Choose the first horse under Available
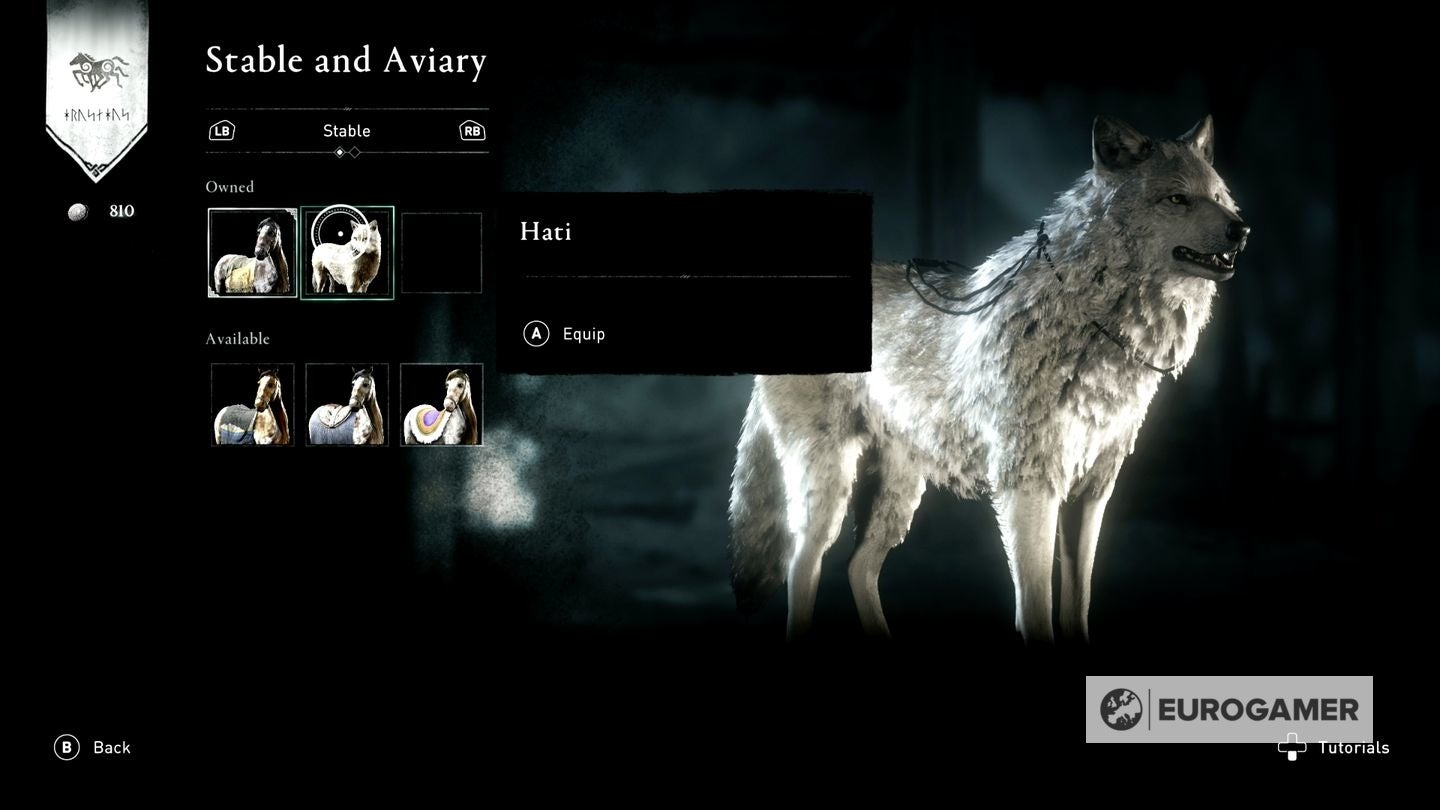The height and width of the screenshot is (810, 1440). [x=252, y=404]
